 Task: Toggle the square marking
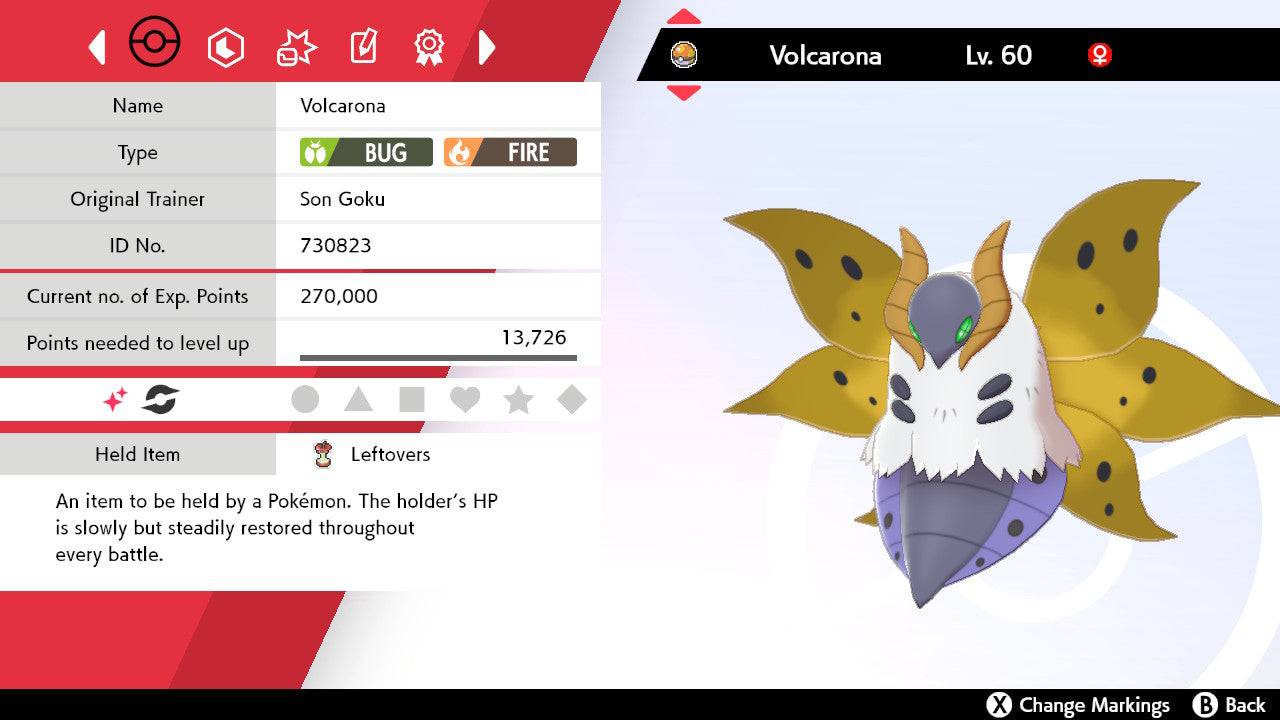point(411,400)
